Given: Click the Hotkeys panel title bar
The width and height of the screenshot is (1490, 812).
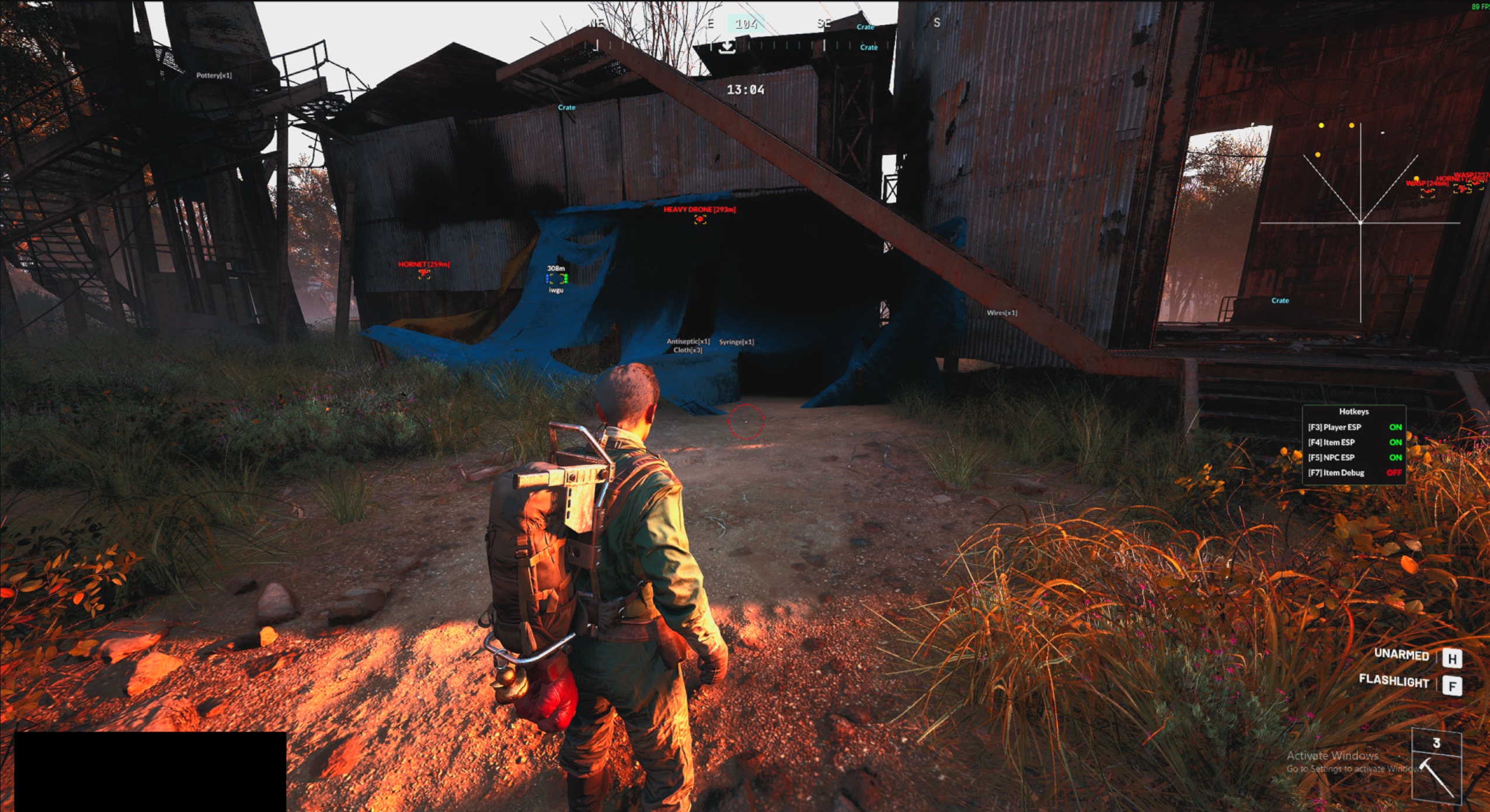Looking at the screenshot, I should 1355,411.
